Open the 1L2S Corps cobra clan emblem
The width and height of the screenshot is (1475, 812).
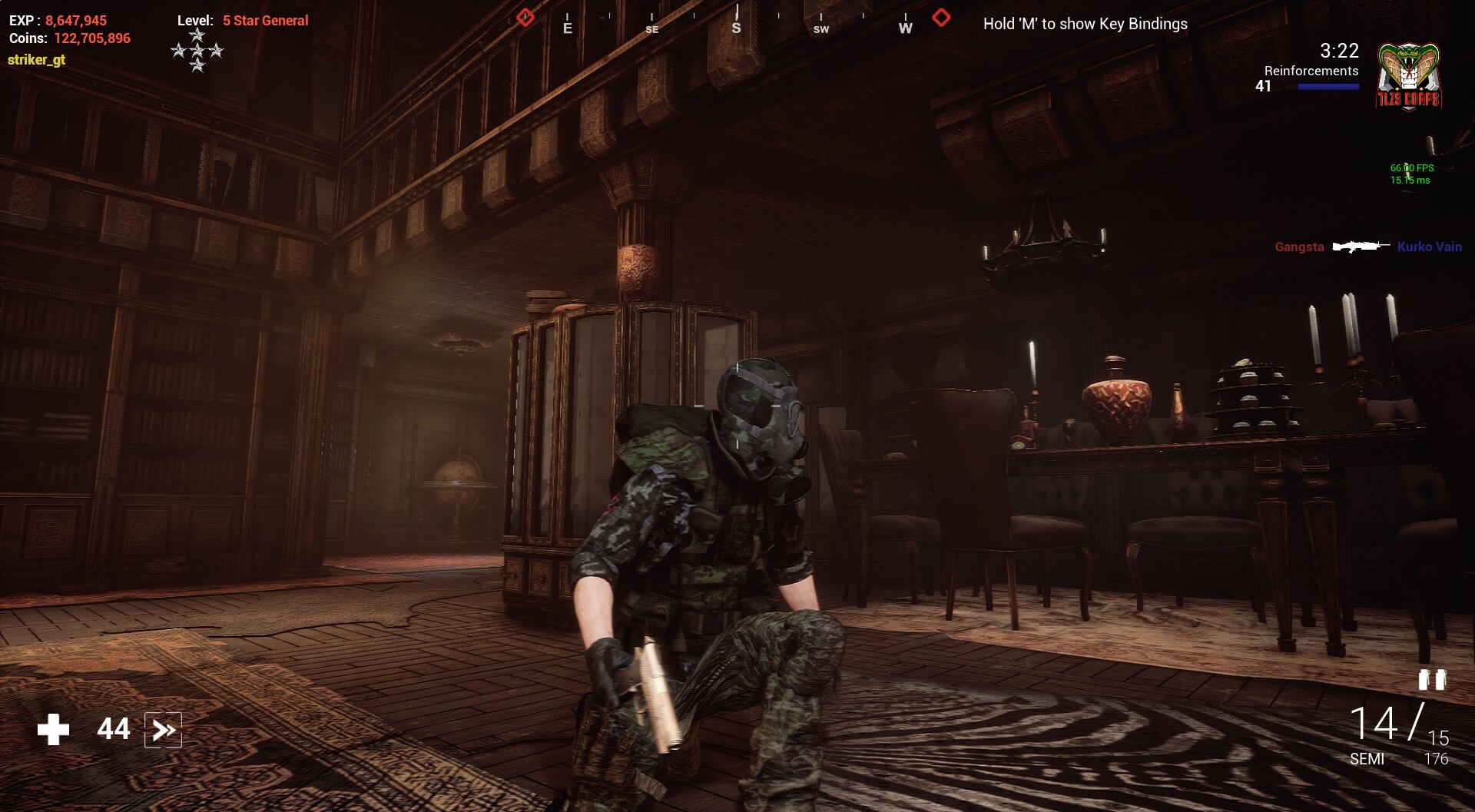pos(1407,75)
